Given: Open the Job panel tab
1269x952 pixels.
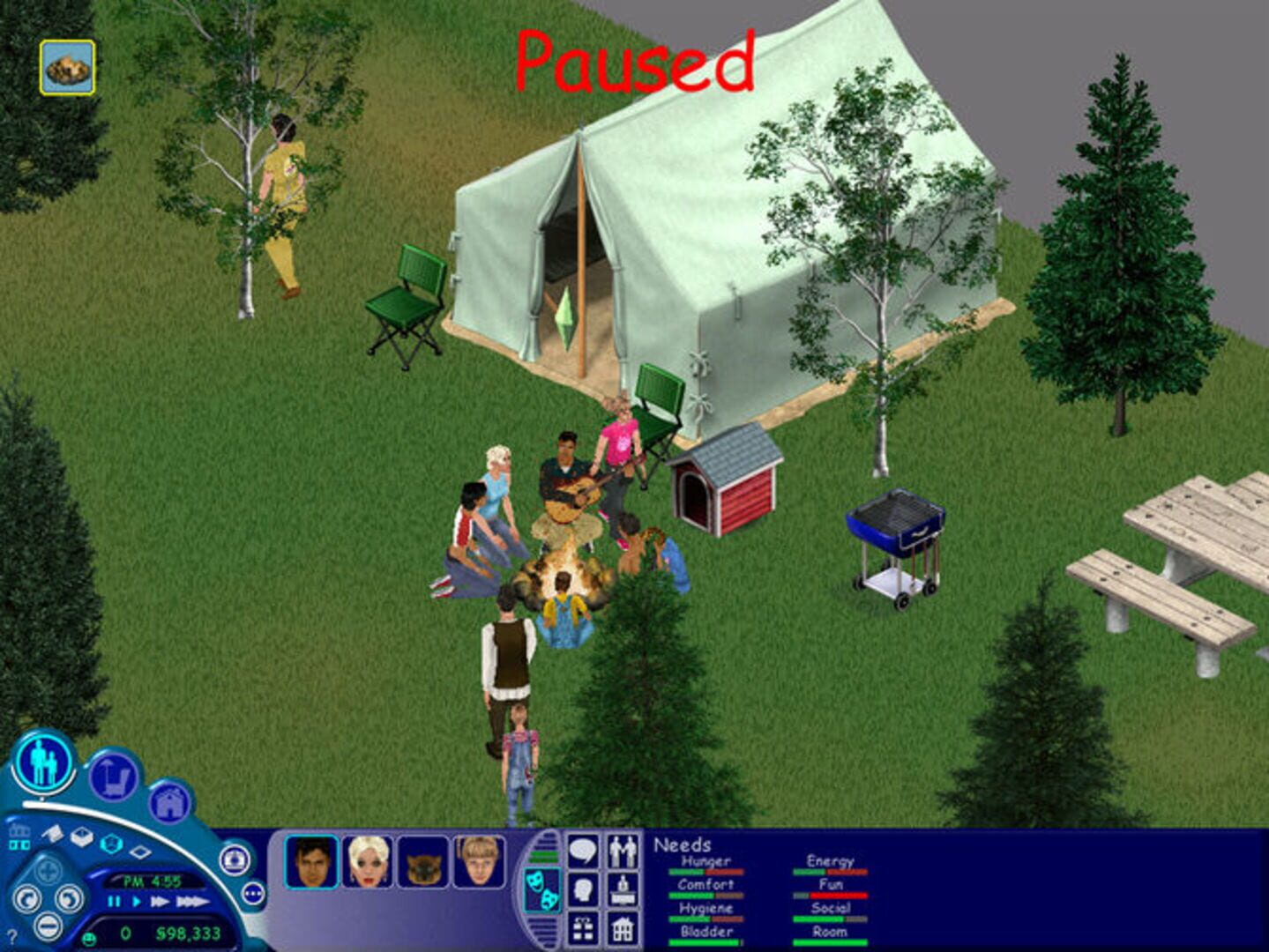Looking at the screenshot, I should (x=623, y=889).
